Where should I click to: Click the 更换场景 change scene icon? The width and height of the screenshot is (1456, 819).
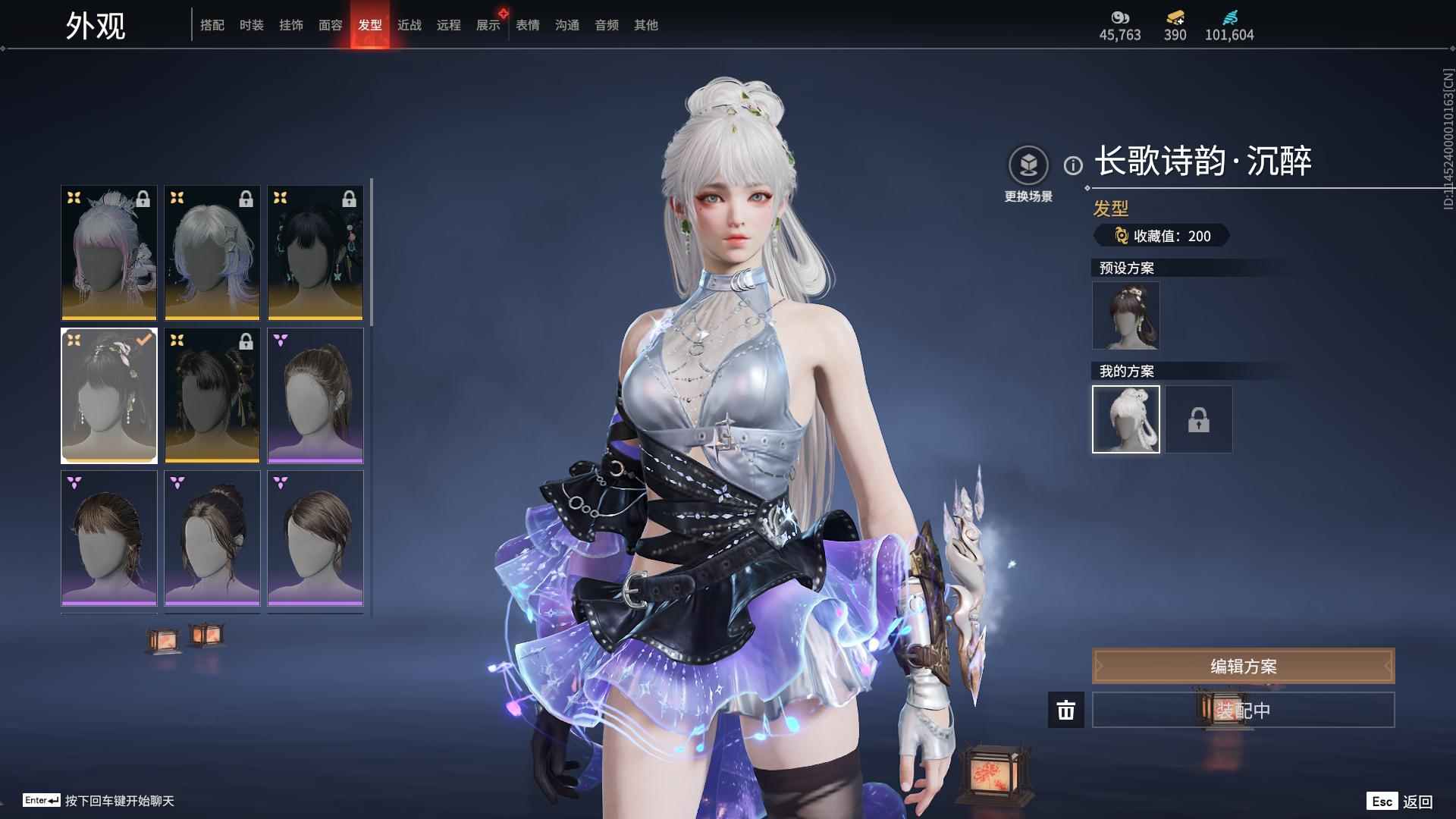1028,165
